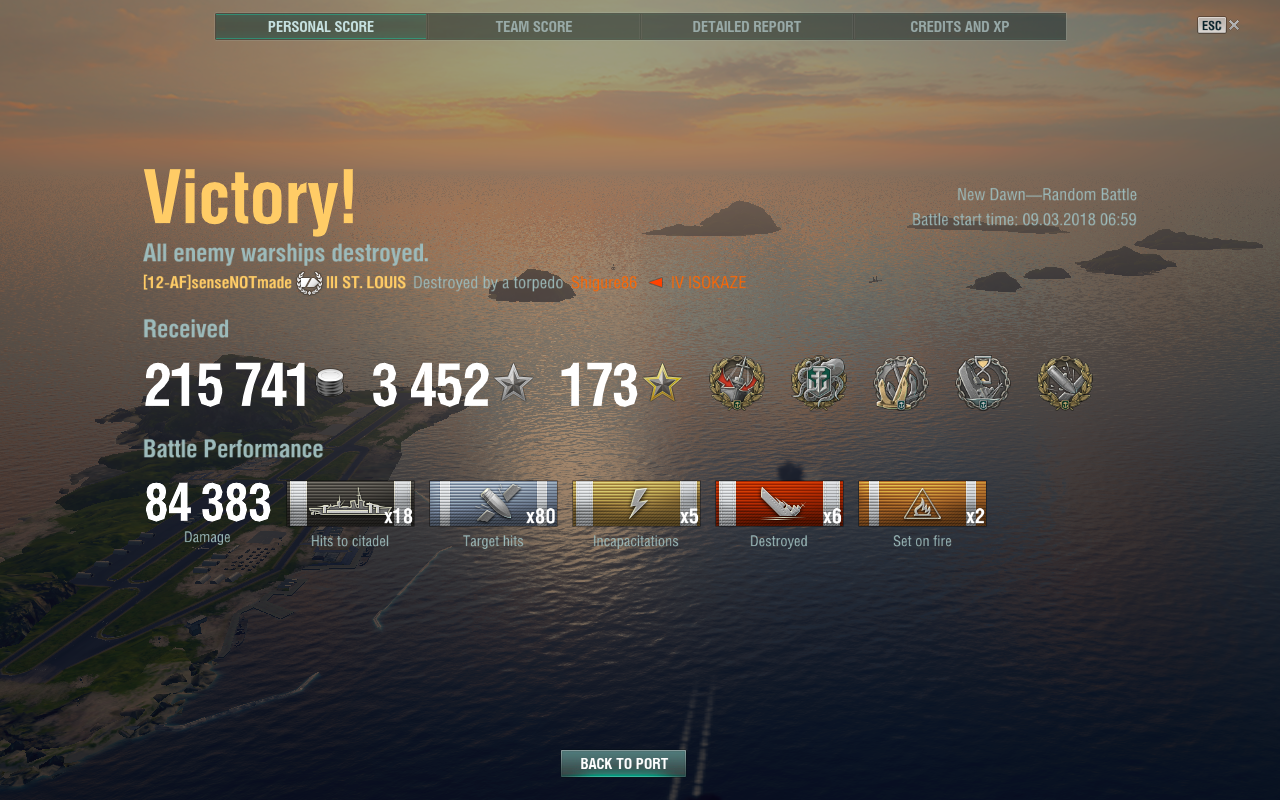Click the red-arrows ship achievement medal
This screenshot has width=1280, height=800.
point(737,383)
